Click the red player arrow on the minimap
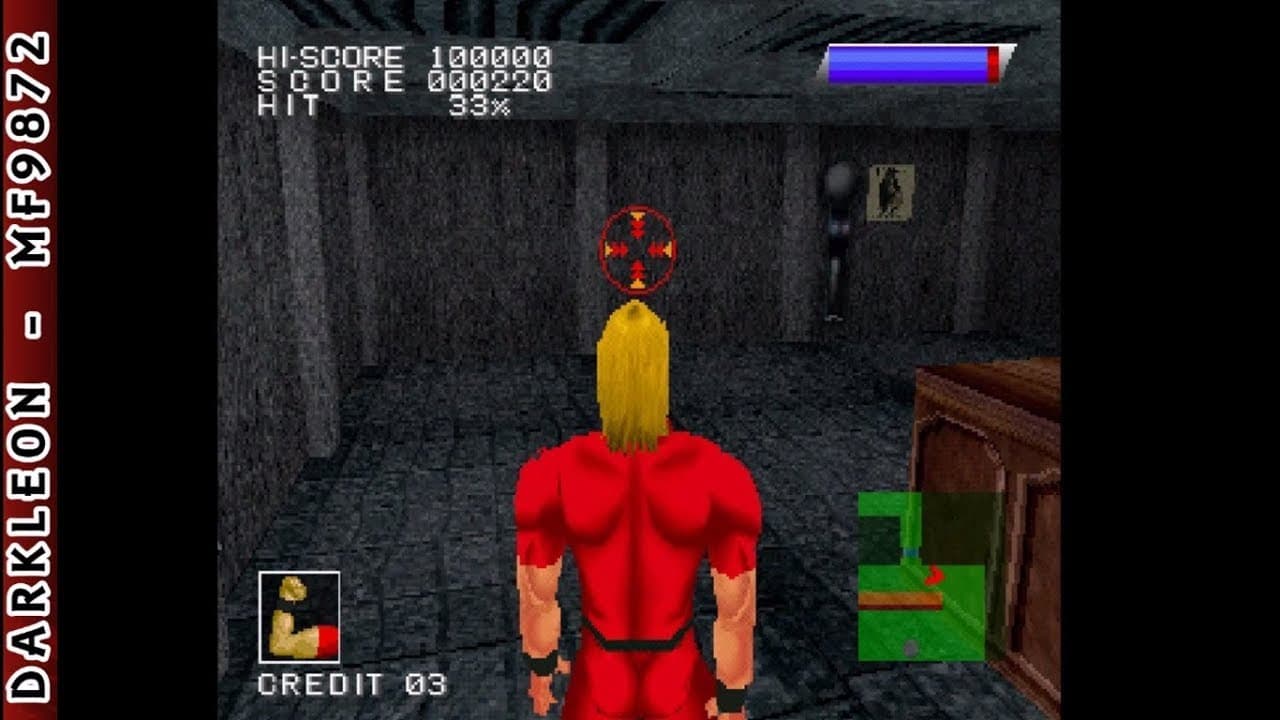The height and width of the screenshot is (720, 1280). pyautogui.click(x=933, y=575)
